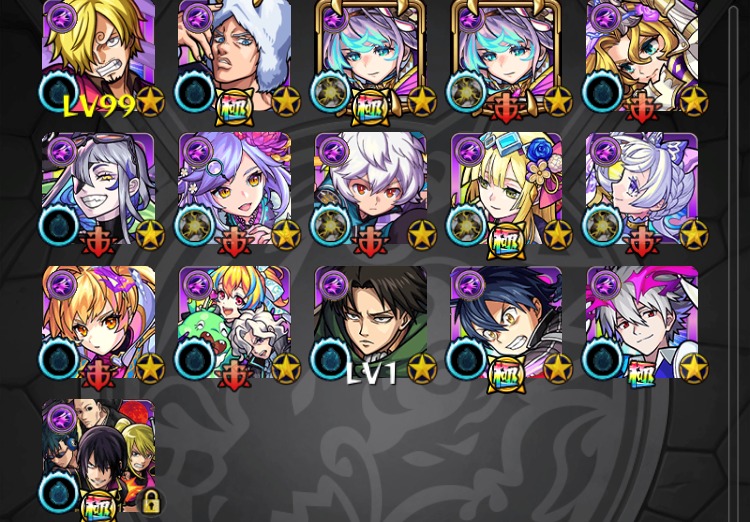Select the grinning silver-haired character with goggles
The width and height of the screenshot is (750, 522).
pyautogui.click(x=99, y=190)
